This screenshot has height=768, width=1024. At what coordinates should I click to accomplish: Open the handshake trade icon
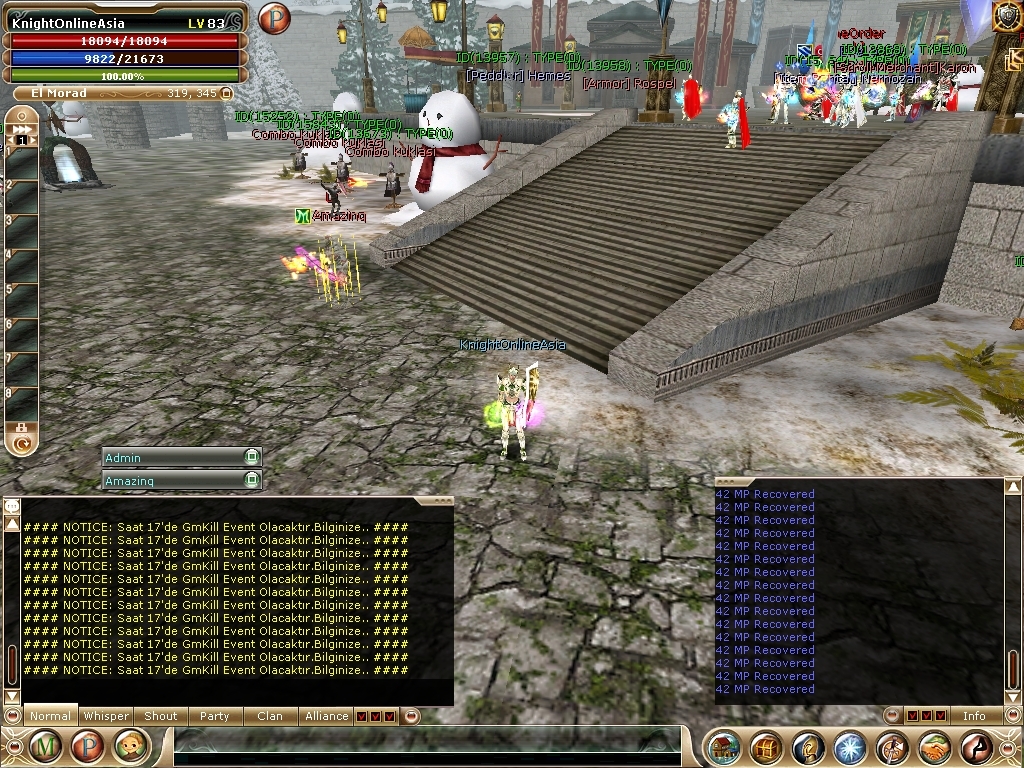[x=934, y=747]
